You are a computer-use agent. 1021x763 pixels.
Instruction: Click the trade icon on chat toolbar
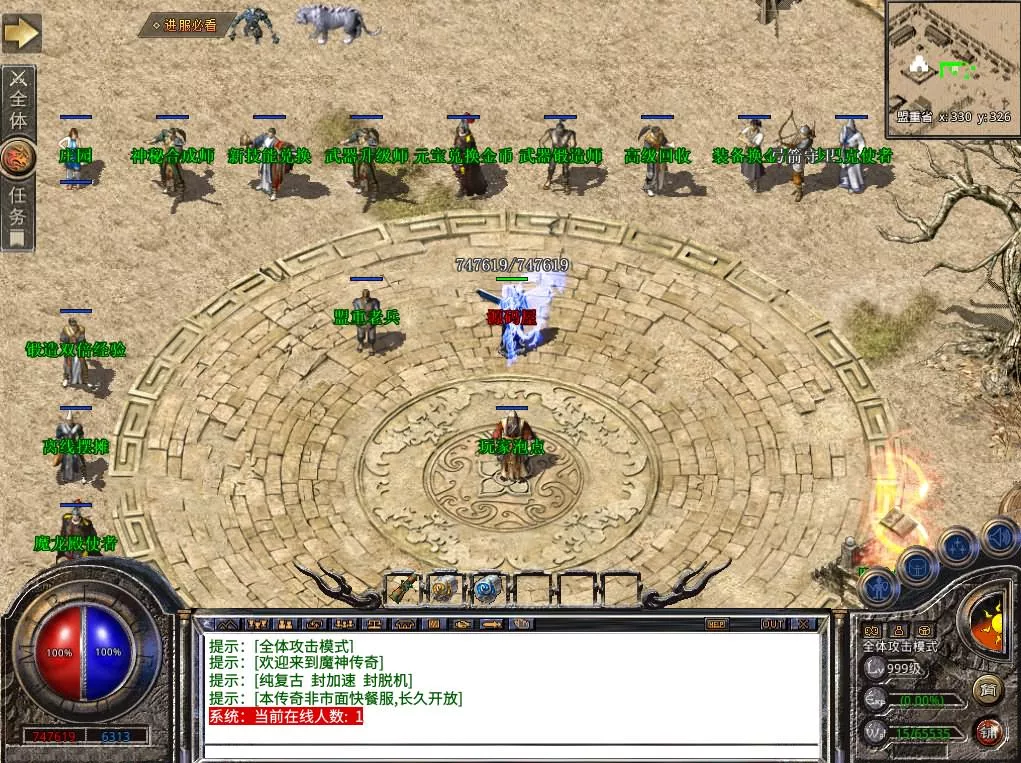pyautogui.click(x=461, y=624)
